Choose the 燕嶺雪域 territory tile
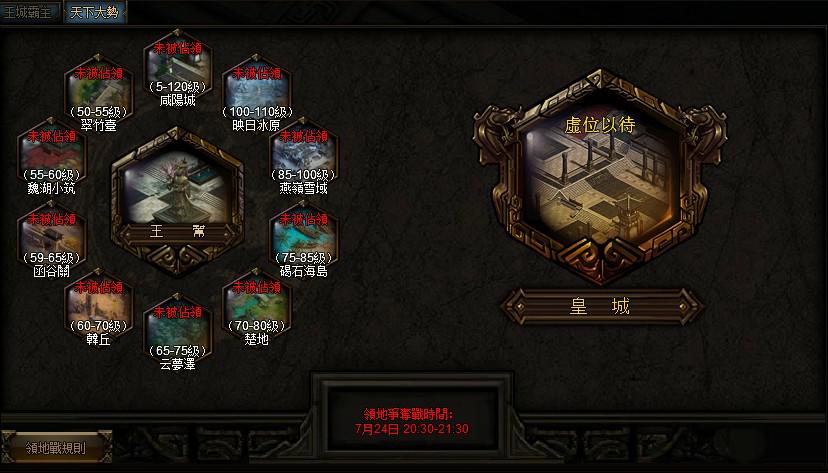Image resolution: width=828 pixels, height=473 pixels. coord(303,158)
